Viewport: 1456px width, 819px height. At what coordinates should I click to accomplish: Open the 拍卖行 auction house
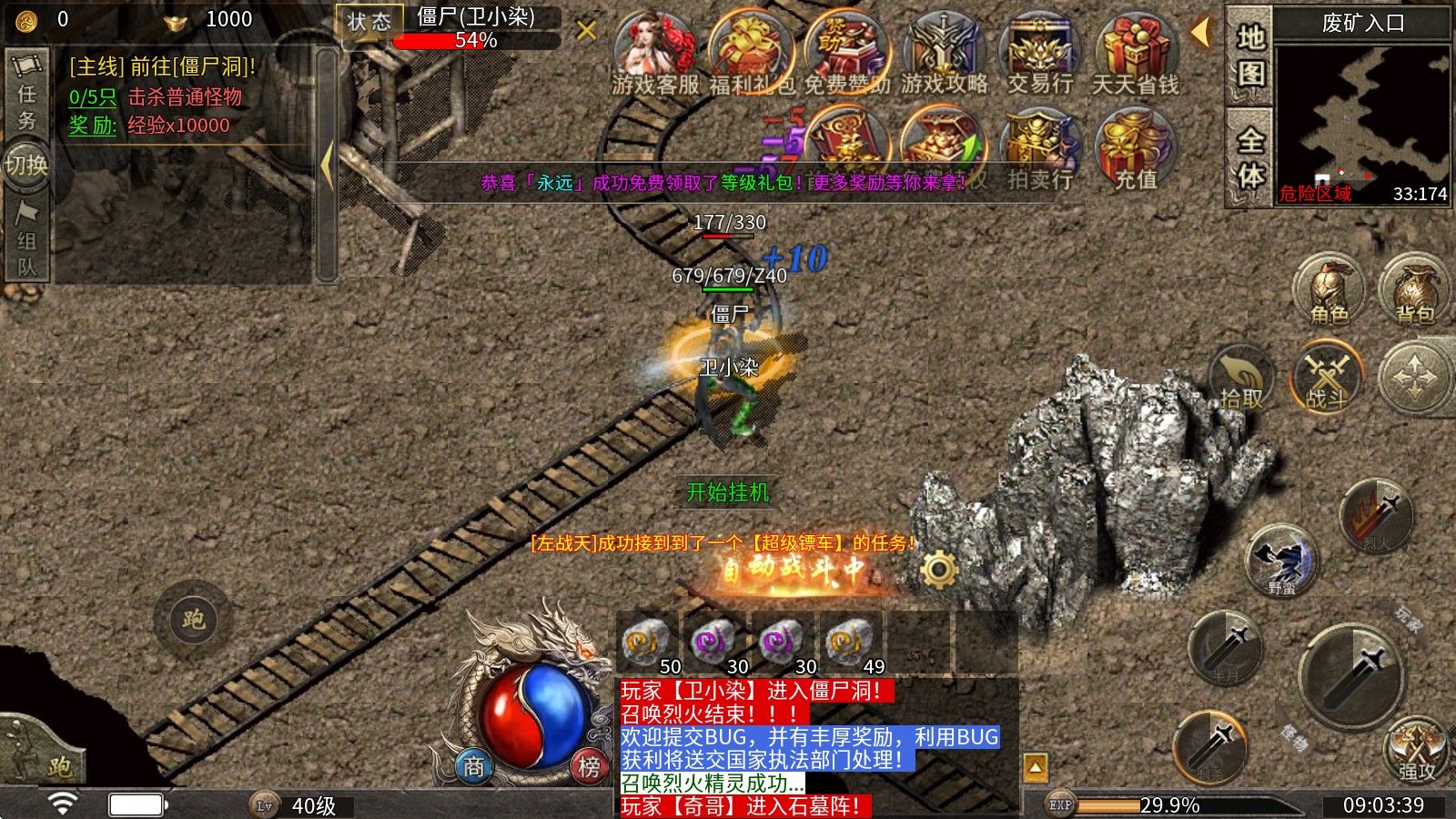(x=1039, y=150)
